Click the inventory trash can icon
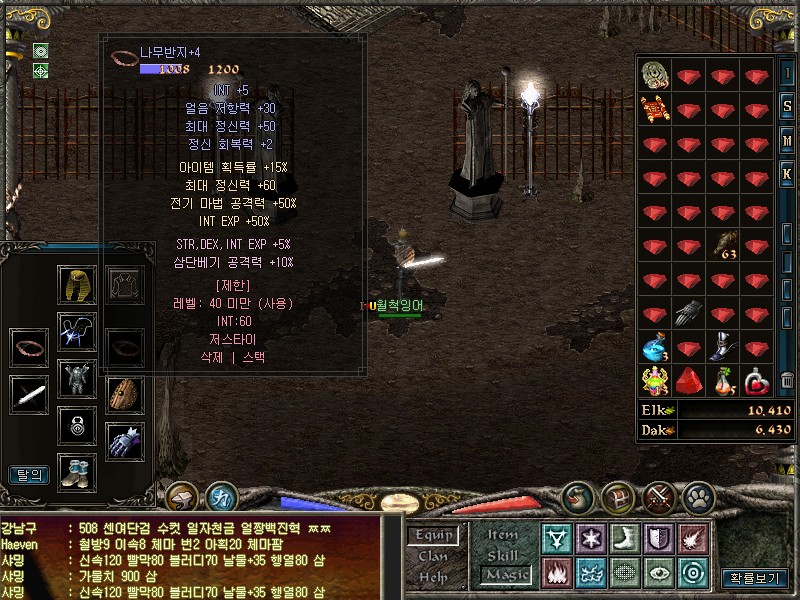This screenshot has width=800, height=600. pyautogui.click(x=787, y=381)
